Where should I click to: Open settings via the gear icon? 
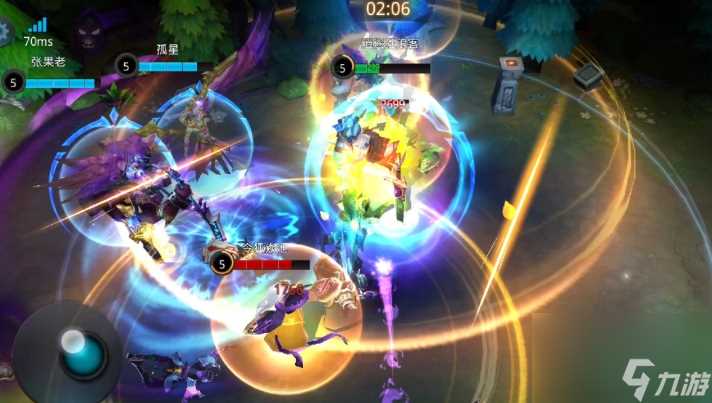(5, 32)
